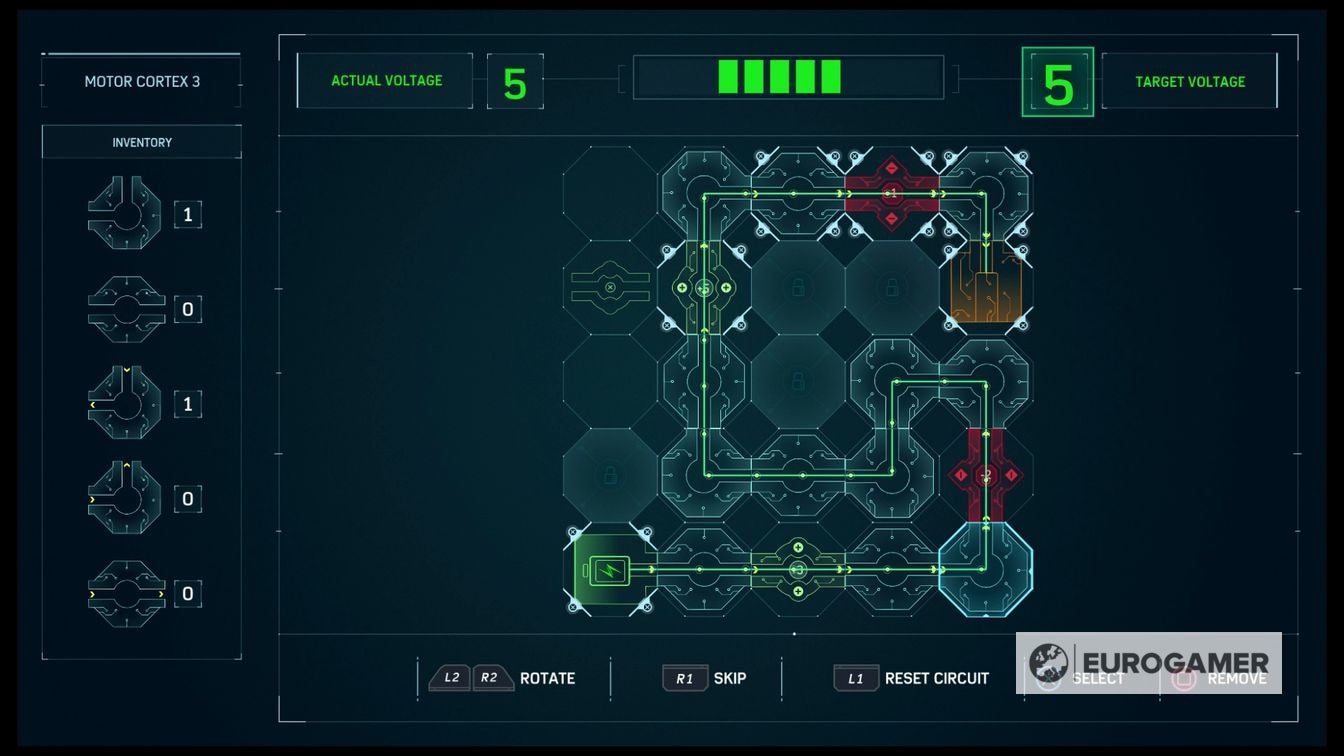
Task: Click the Target Voltage display showing 5
Action: (x=1057, y=80)
